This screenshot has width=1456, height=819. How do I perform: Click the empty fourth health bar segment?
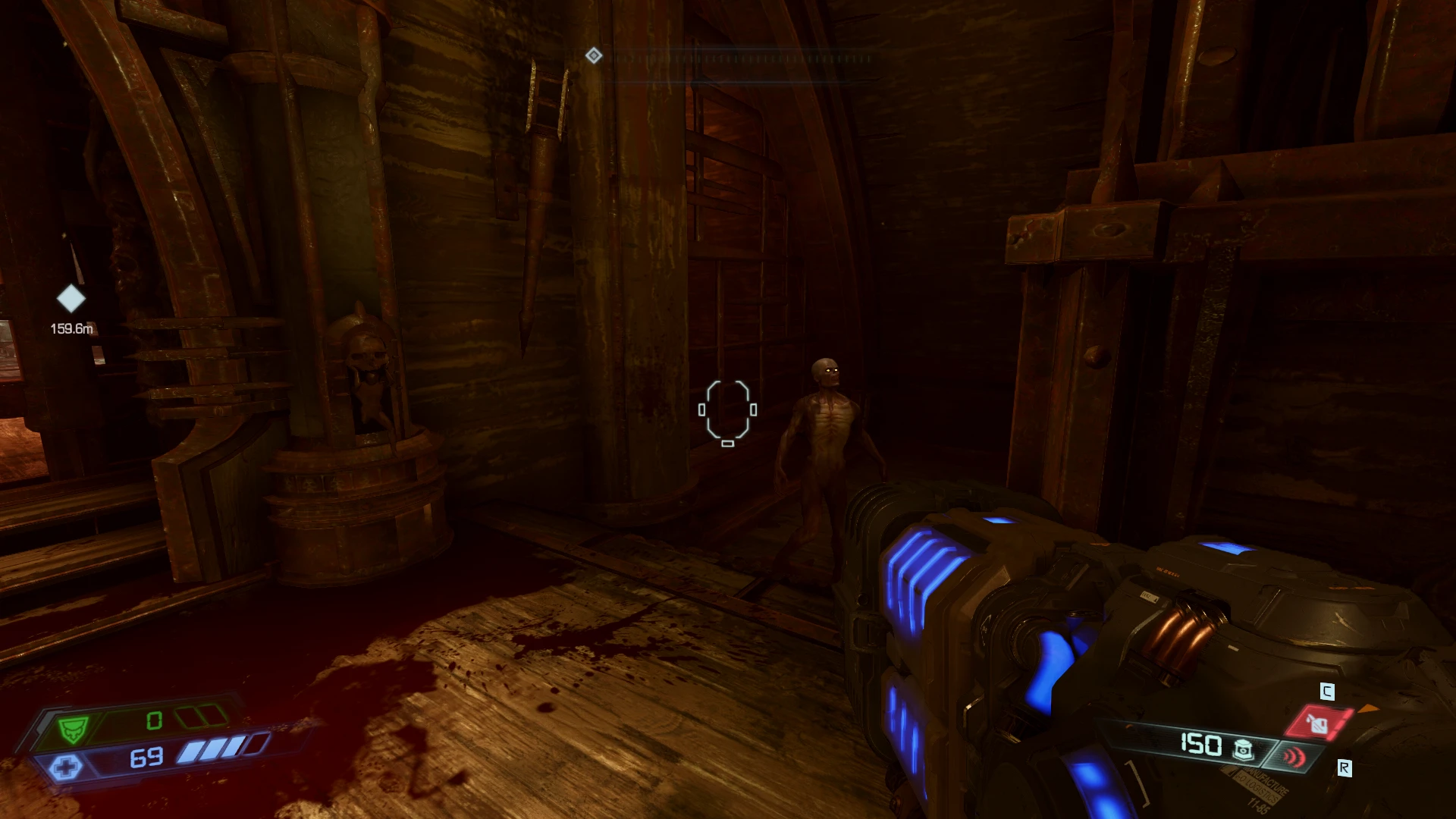tap(258, 743)
